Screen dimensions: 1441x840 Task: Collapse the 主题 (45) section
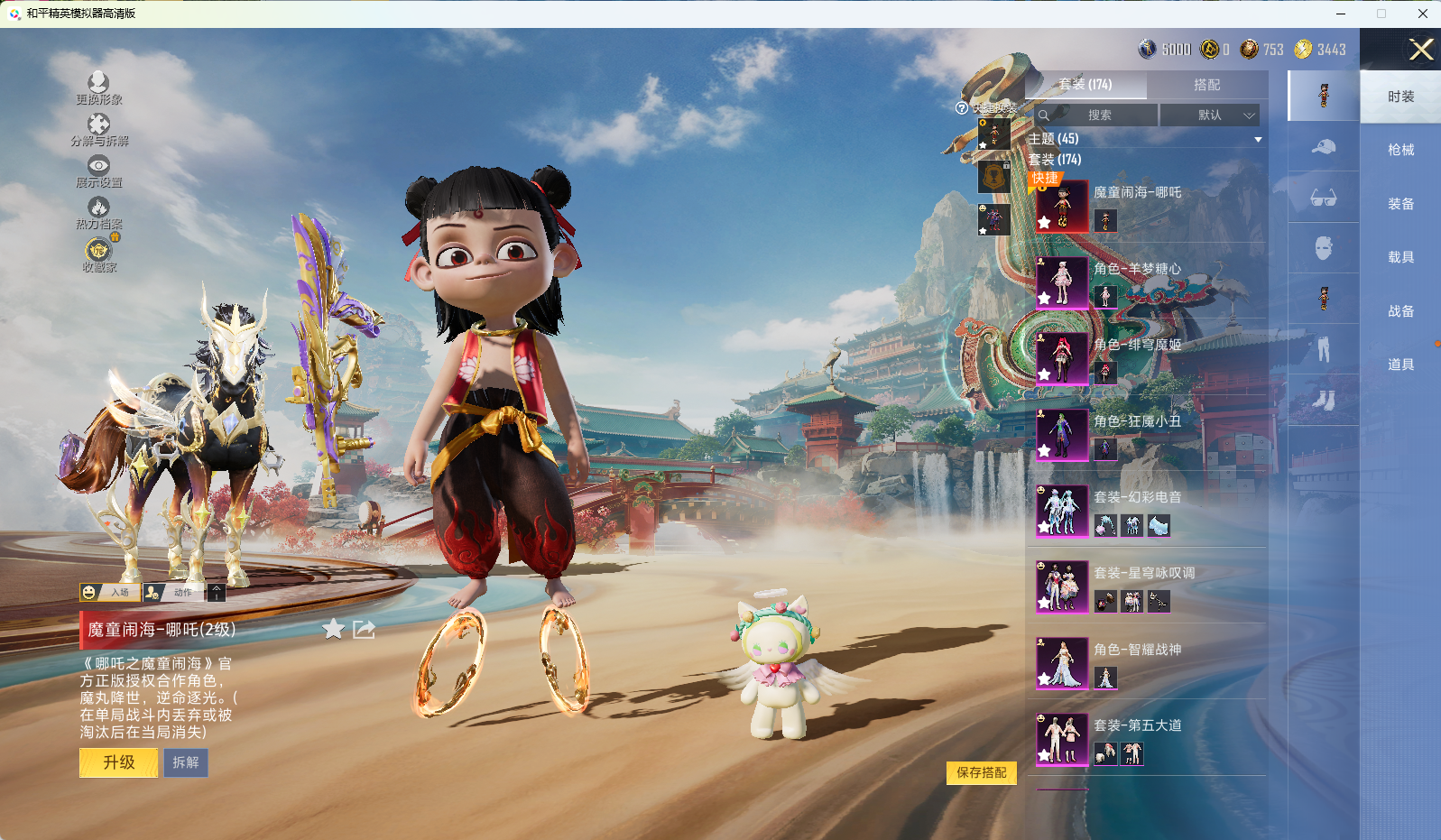[x=1258, y=139]
